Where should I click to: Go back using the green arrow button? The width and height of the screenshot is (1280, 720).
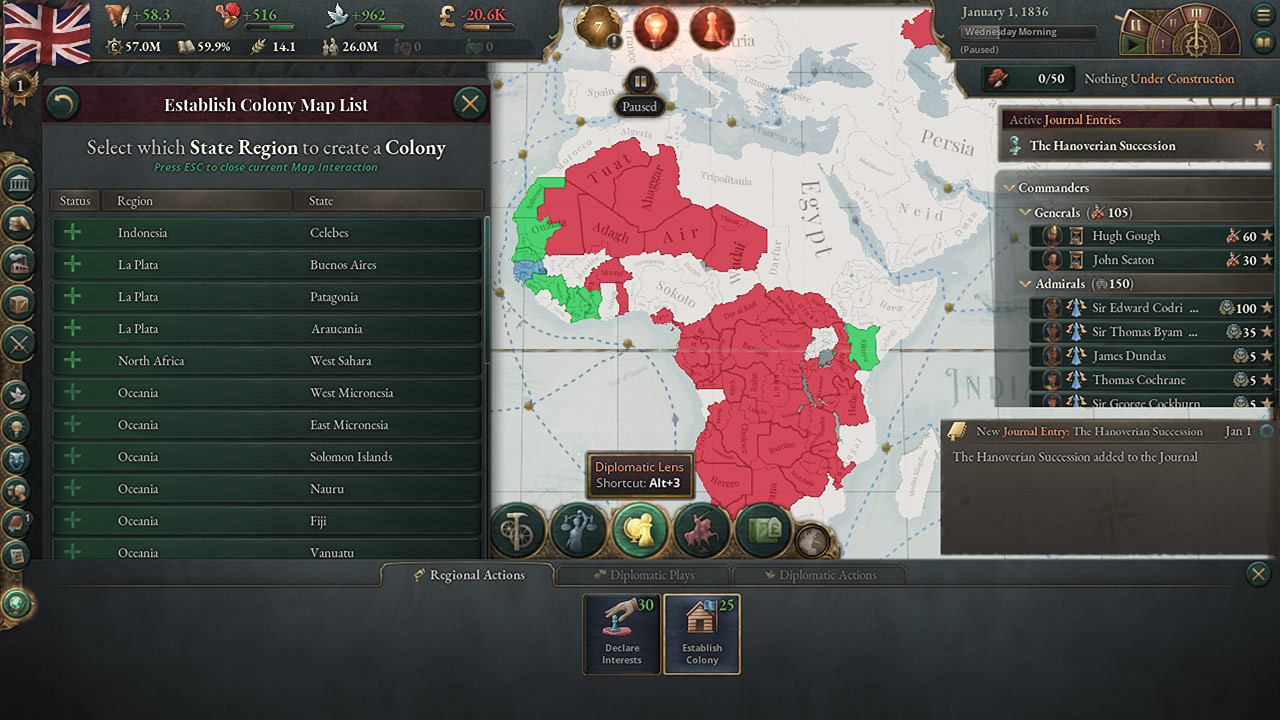[x=63, y=104]
